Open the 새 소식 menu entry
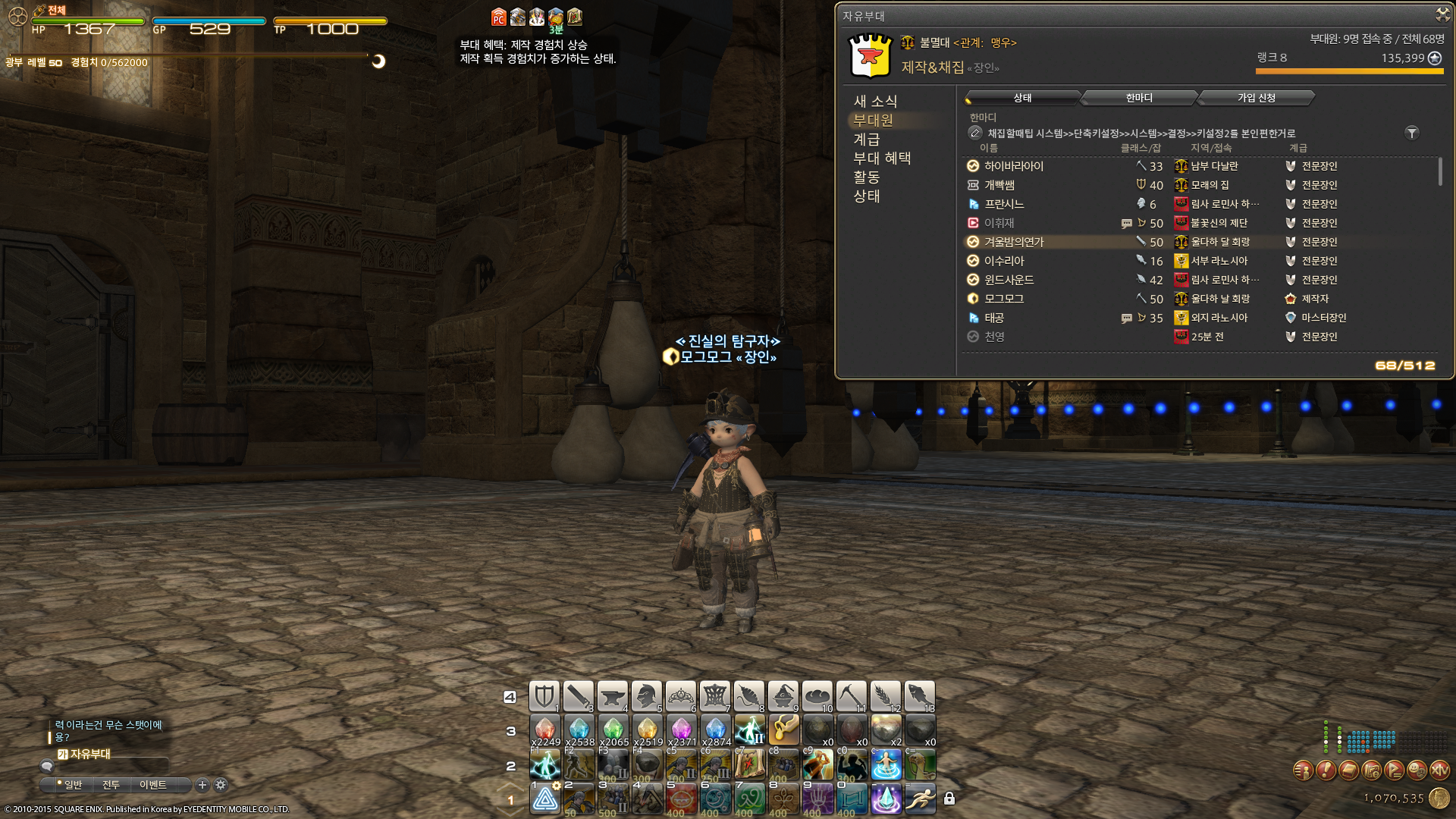1456x819 pixels. coord(875,101)
